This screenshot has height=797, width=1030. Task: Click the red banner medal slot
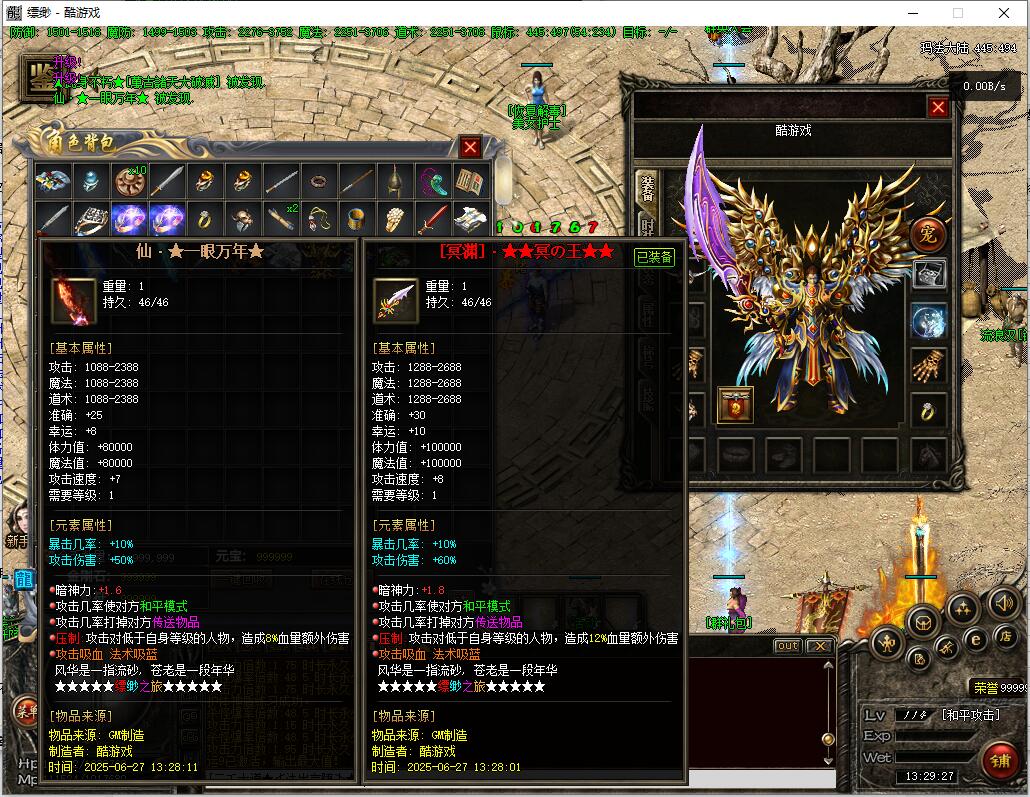click(735, 405)
